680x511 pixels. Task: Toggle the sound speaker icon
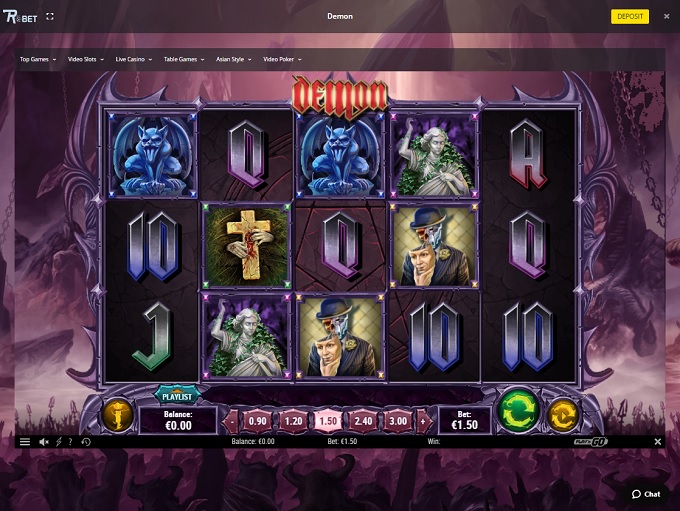point(44,441)
